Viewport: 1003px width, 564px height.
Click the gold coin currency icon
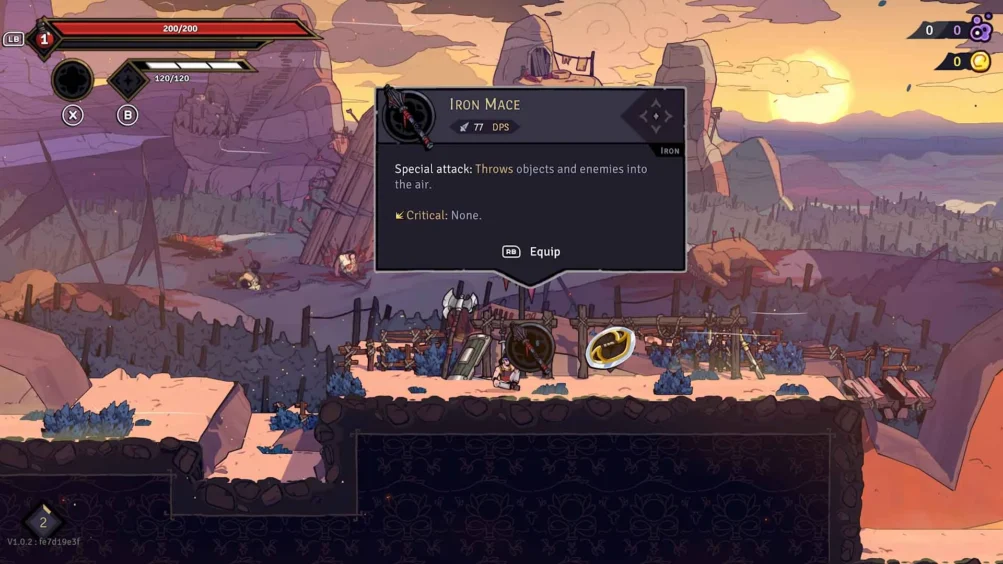point(980,62)
